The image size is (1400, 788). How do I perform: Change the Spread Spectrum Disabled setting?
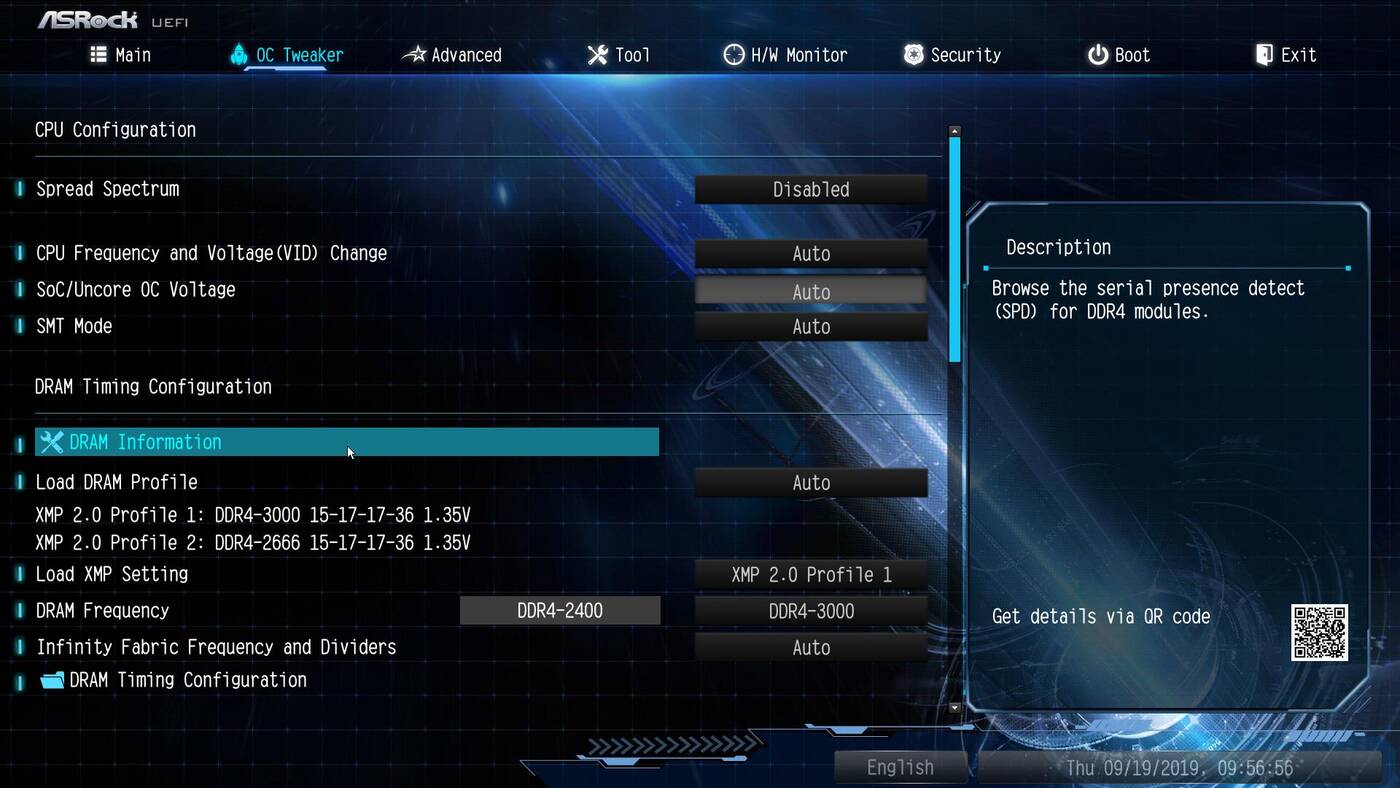pyautogui.click(x=811, y=190)
